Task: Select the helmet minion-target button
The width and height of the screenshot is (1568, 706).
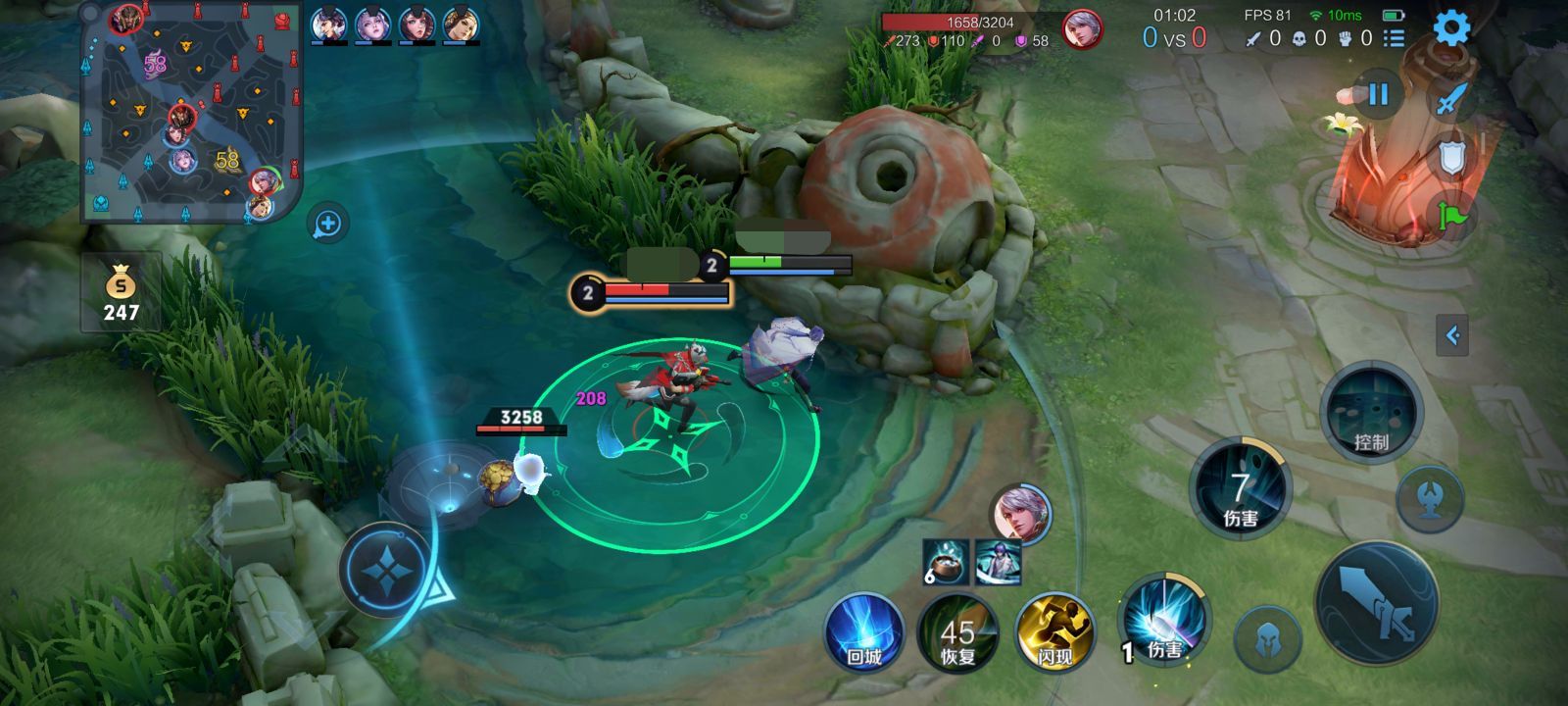Action: pos(1267,638)
